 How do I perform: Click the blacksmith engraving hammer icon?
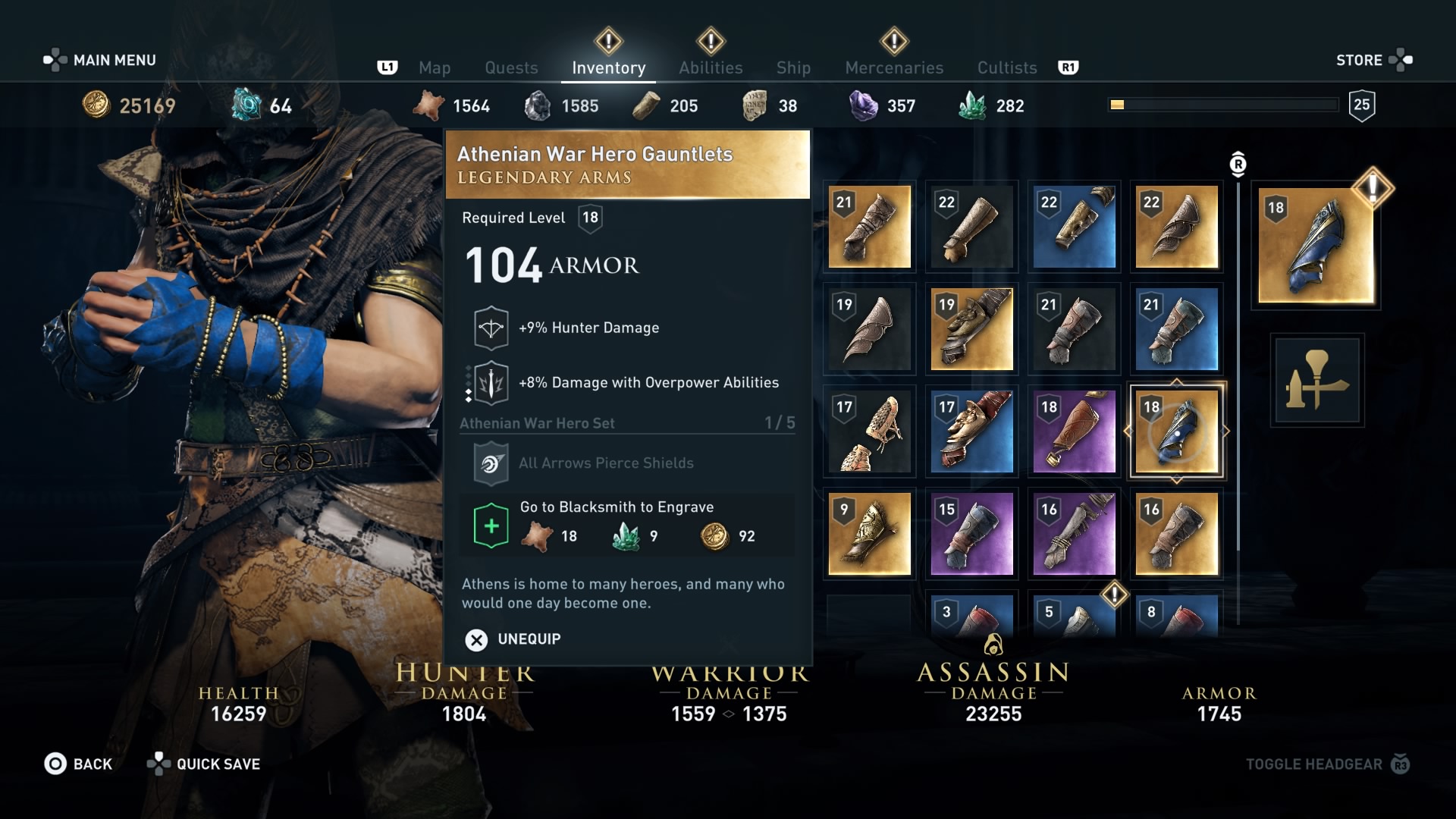pyautogui.click(x=1317, y=381)
